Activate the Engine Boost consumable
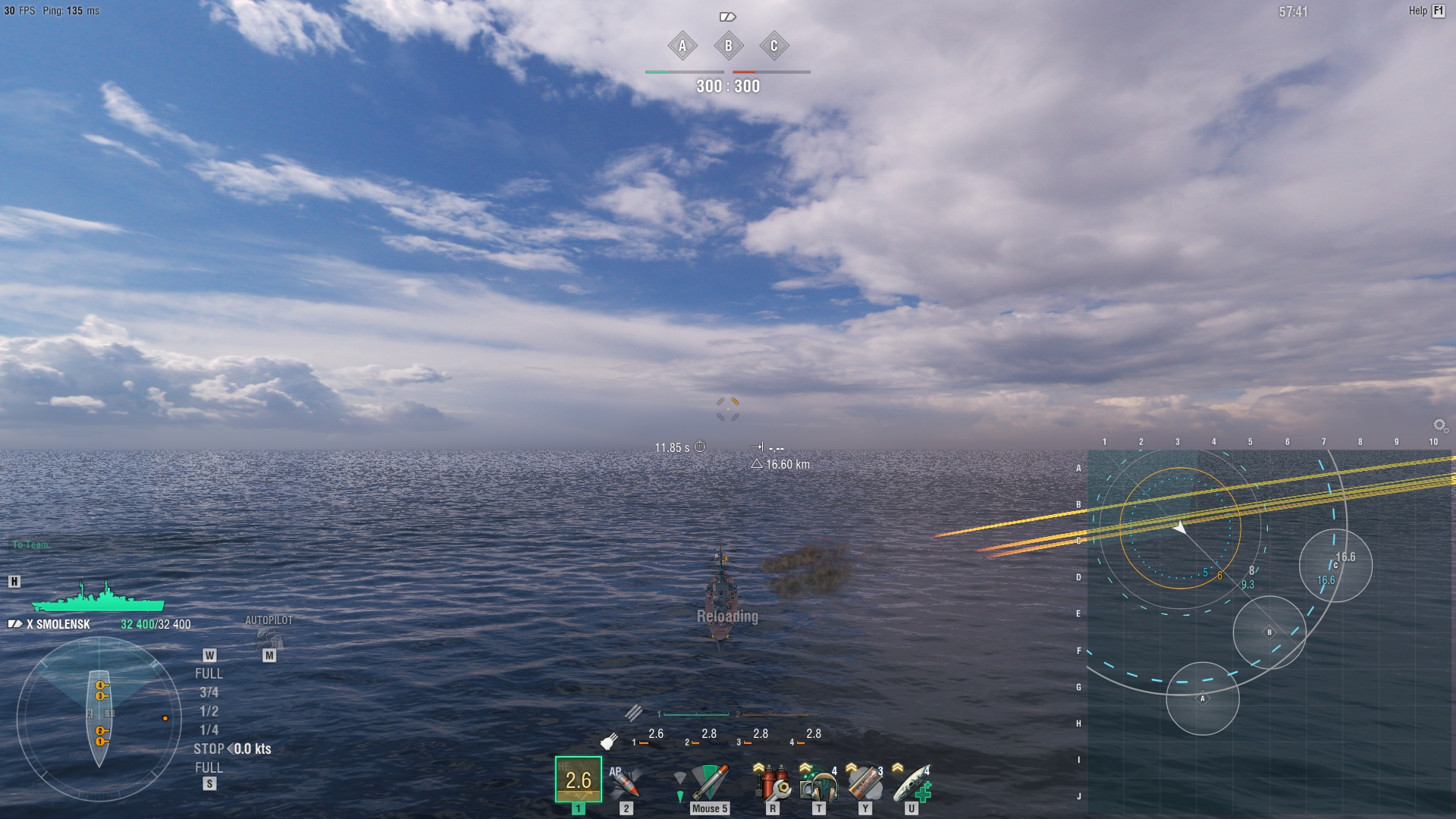This screenshot has width=1456, height=819. tap(908, 785)
